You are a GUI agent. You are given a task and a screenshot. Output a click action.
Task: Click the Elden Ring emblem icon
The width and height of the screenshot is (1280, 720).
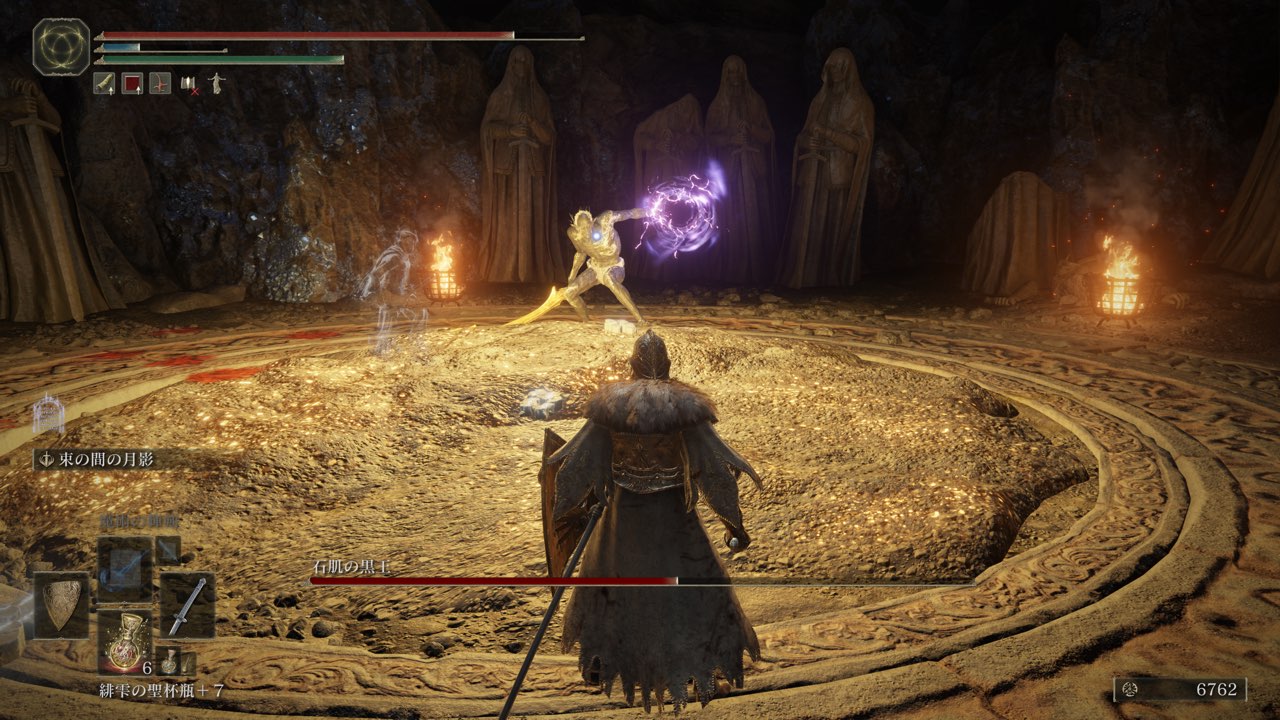point(61,46)
